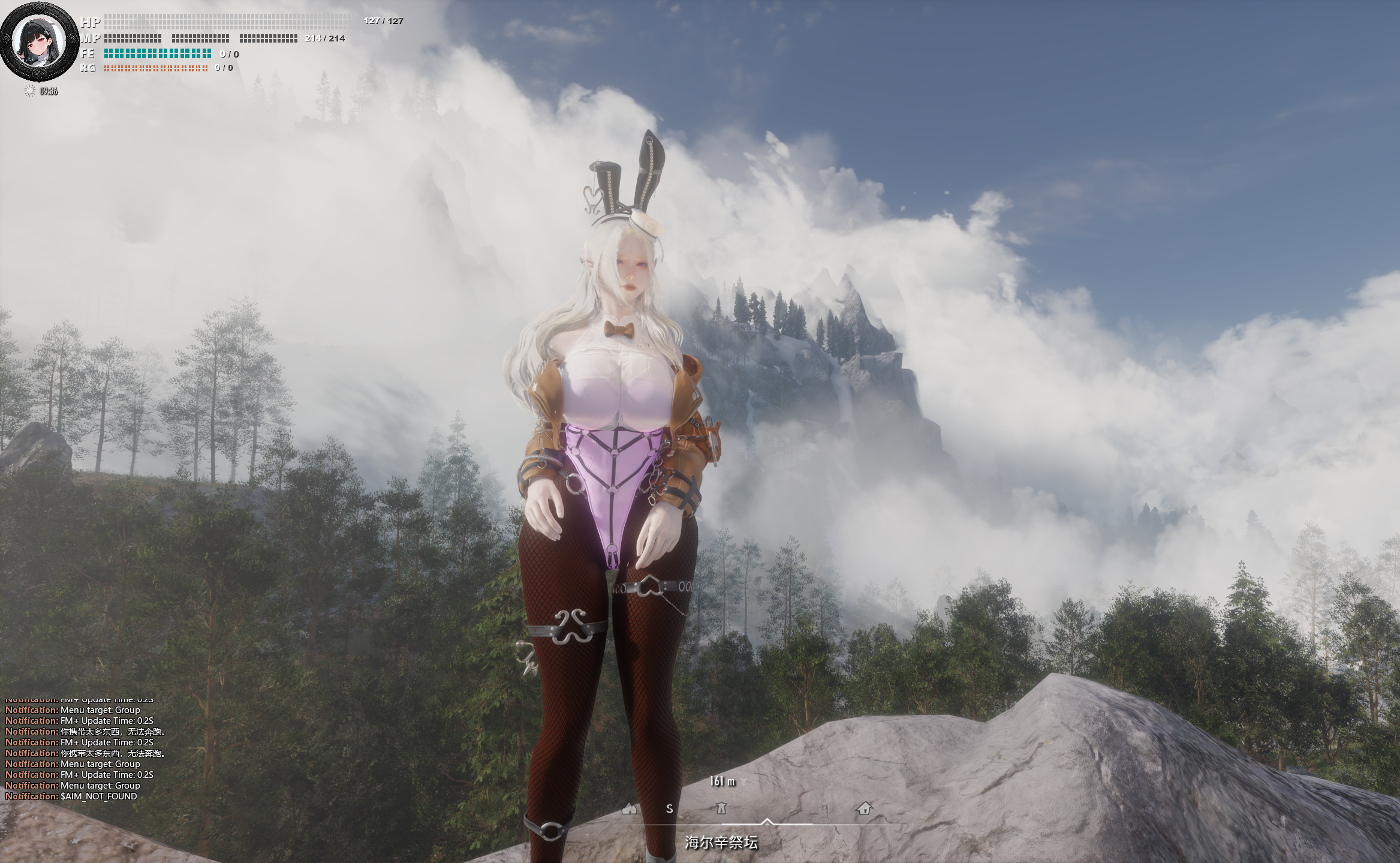Click the sun time-of-day icon
The height and width of the screenshot is (863, 1400).
[x=29, y=91]
